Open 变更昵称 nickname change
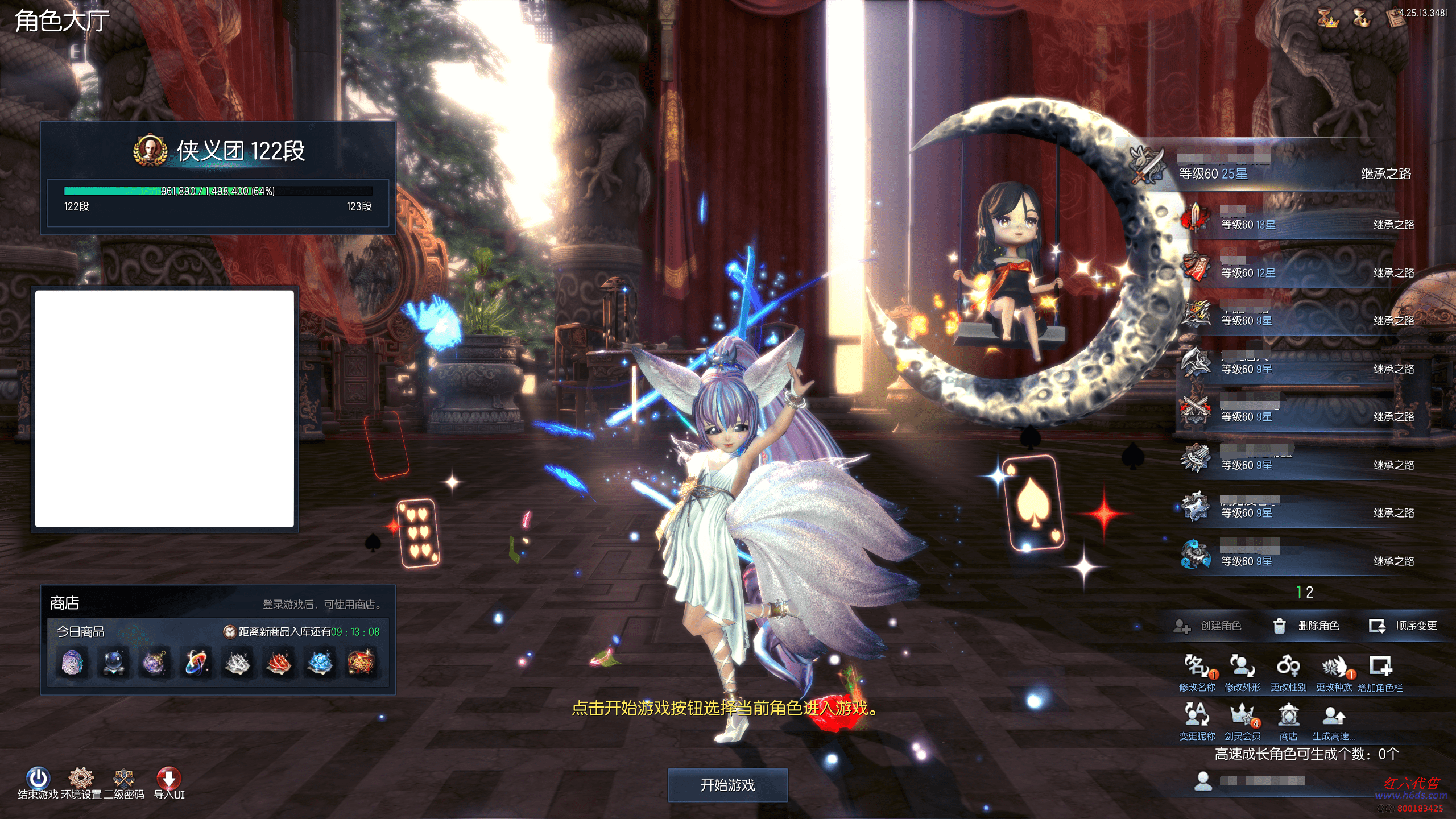1456x819 pixels. 1197,715
